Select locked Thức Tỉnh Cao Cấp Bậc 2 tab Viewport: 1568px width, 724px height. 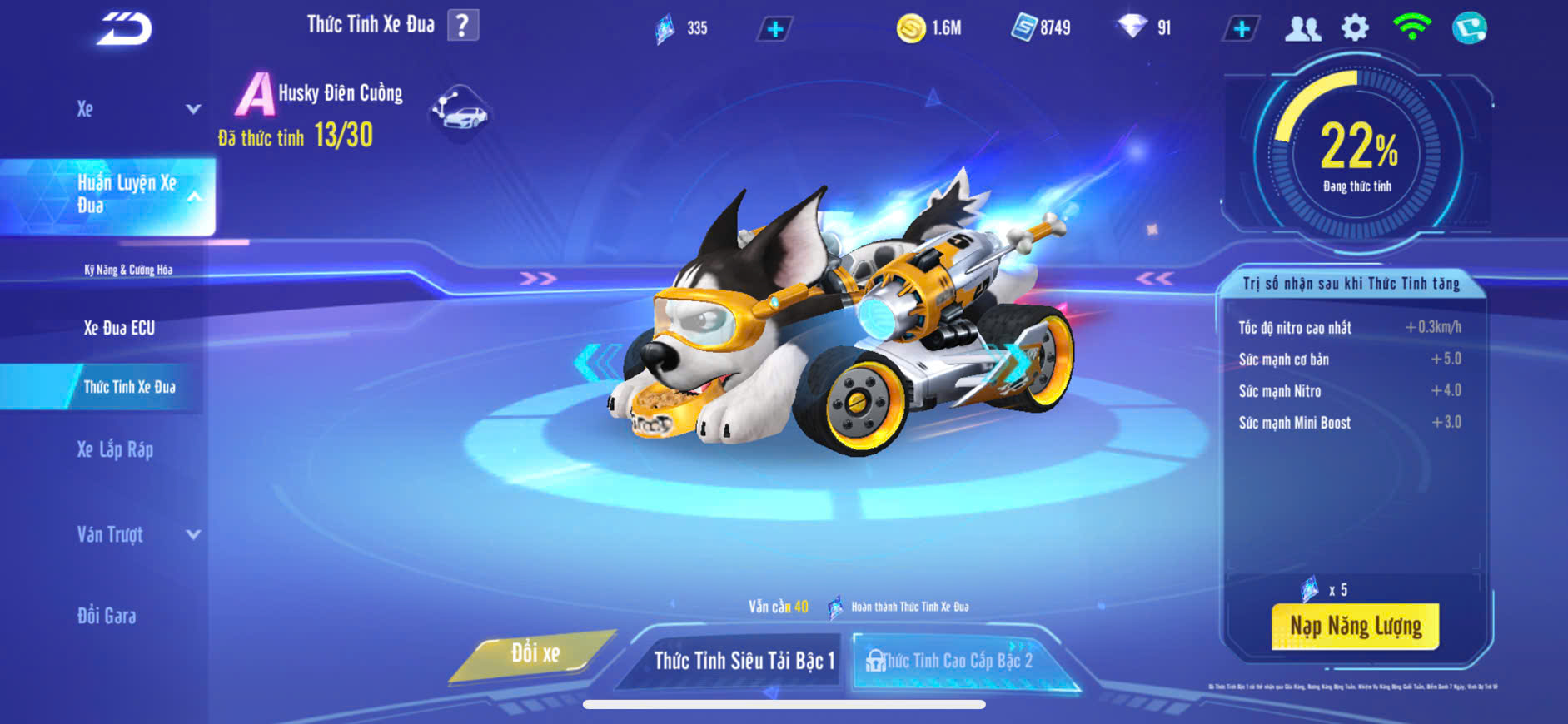[x=956, y=661]
